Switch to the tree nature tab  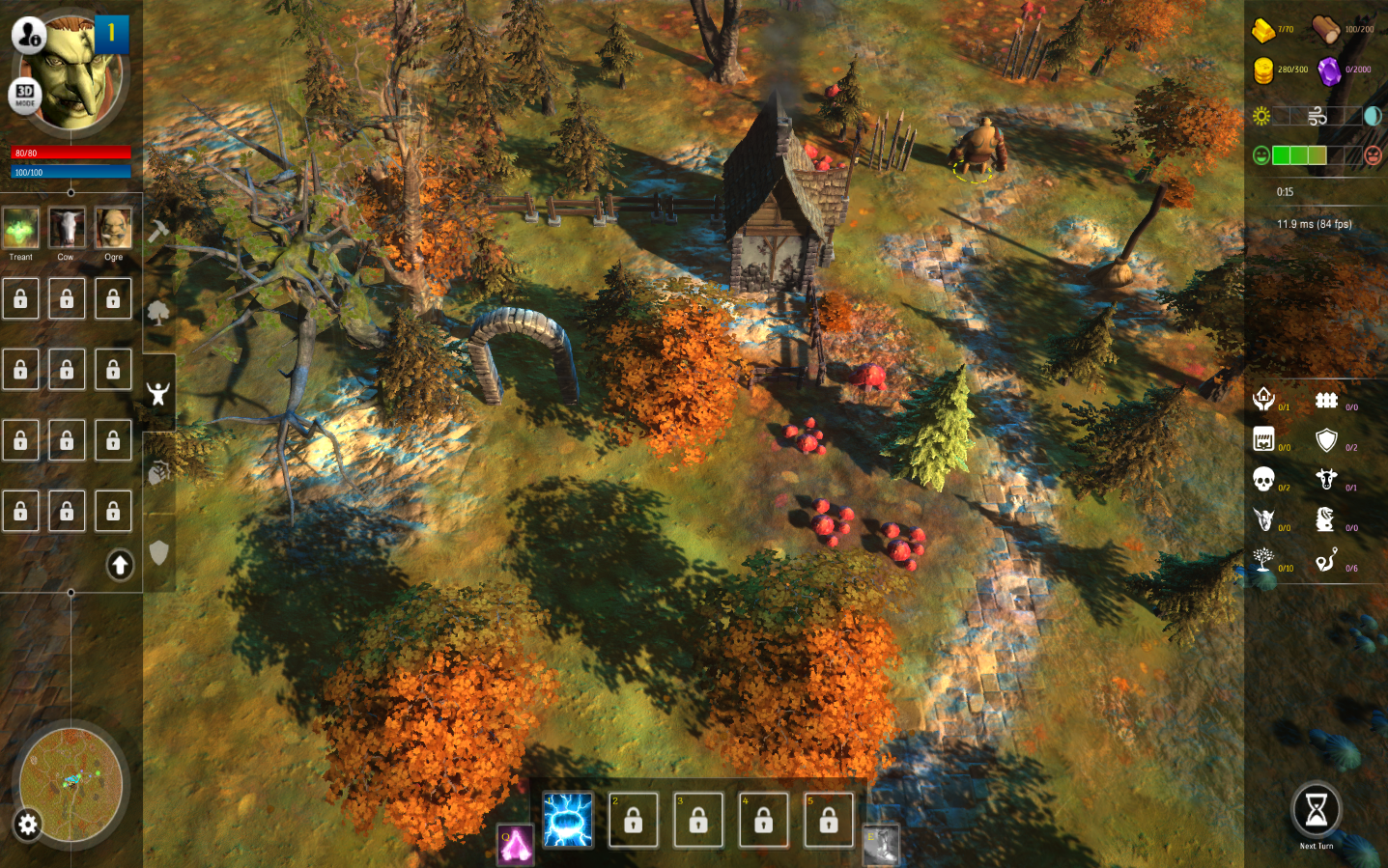point(158,312)
